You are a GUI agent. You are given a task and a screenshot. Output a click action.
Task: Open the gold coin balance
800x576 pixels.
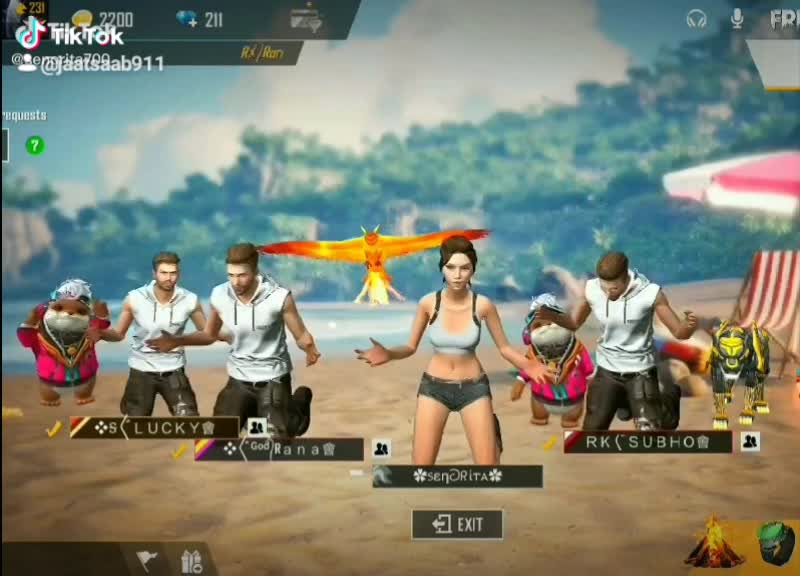pyautogui.click(x=104, y=19)
